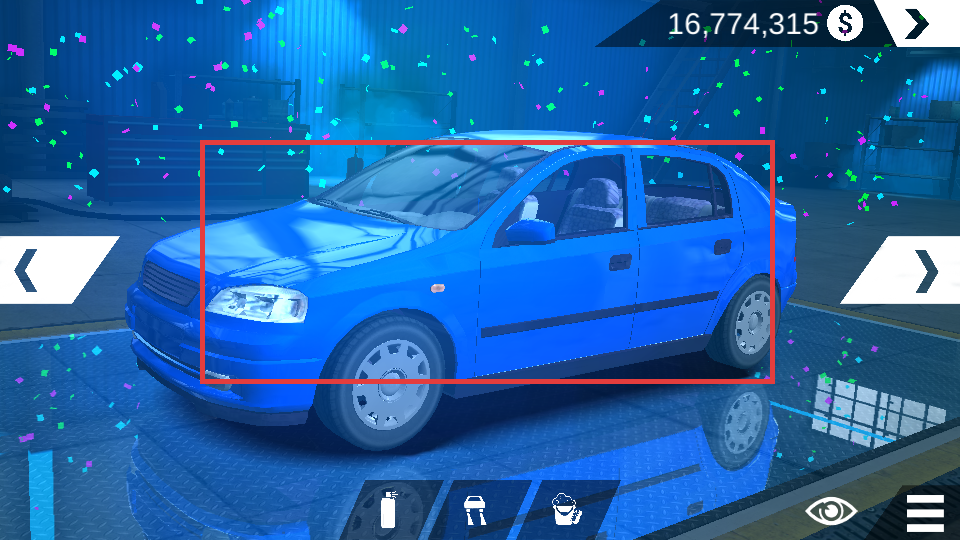This screenshot has height=540, width=960.
Task: Continue with the top-right forward arrow
Action: coord(917,23)
